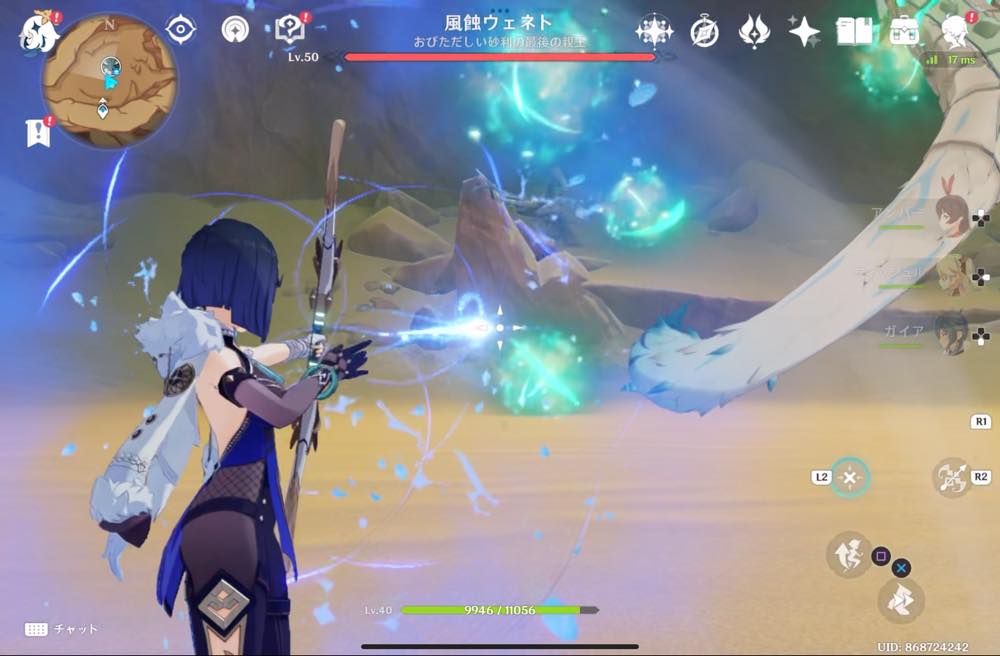Open the Adventurer Handbook book icon

click(853, 32)
